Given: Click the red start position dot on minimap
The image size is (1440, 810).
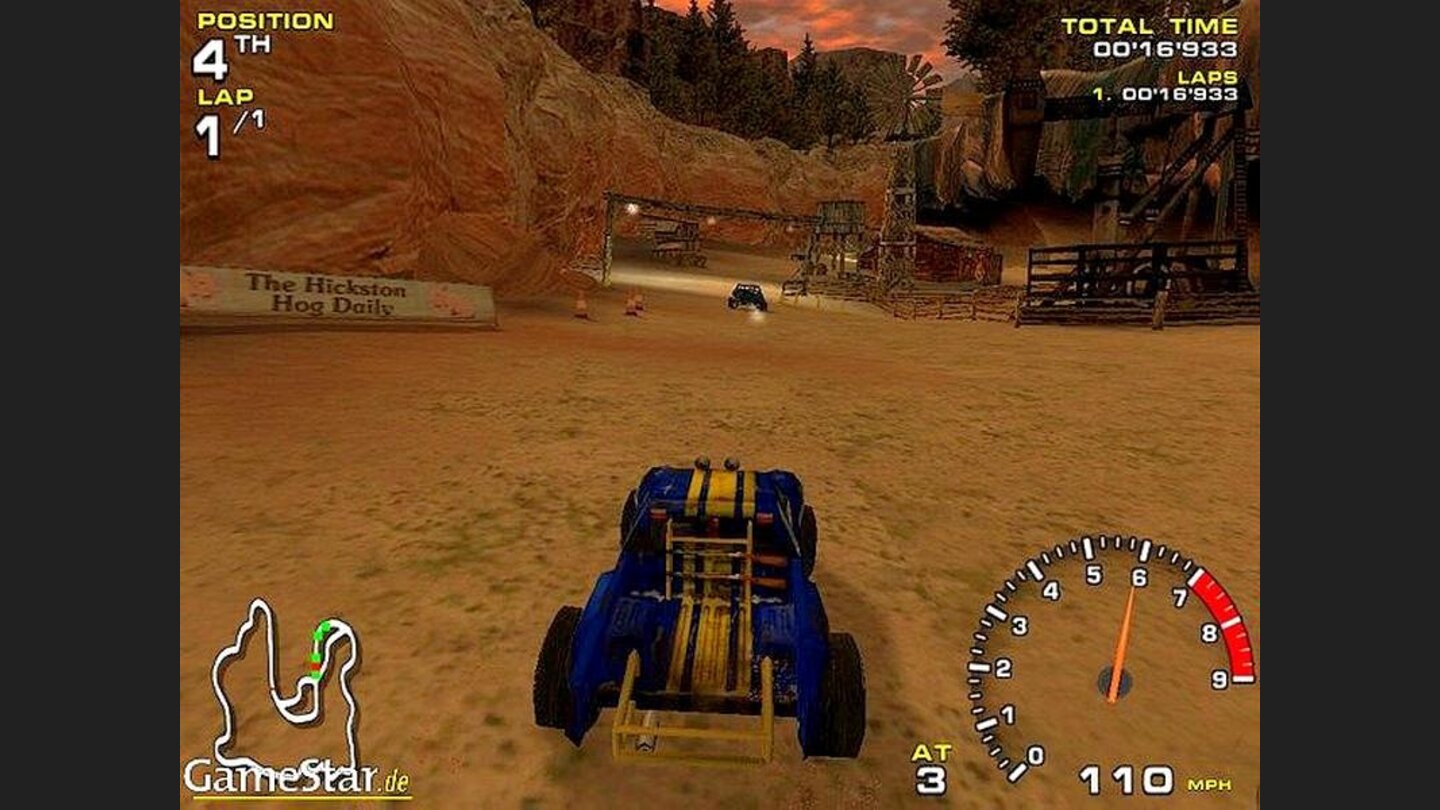Looking at the screenshot, I should tap(315, 666).
